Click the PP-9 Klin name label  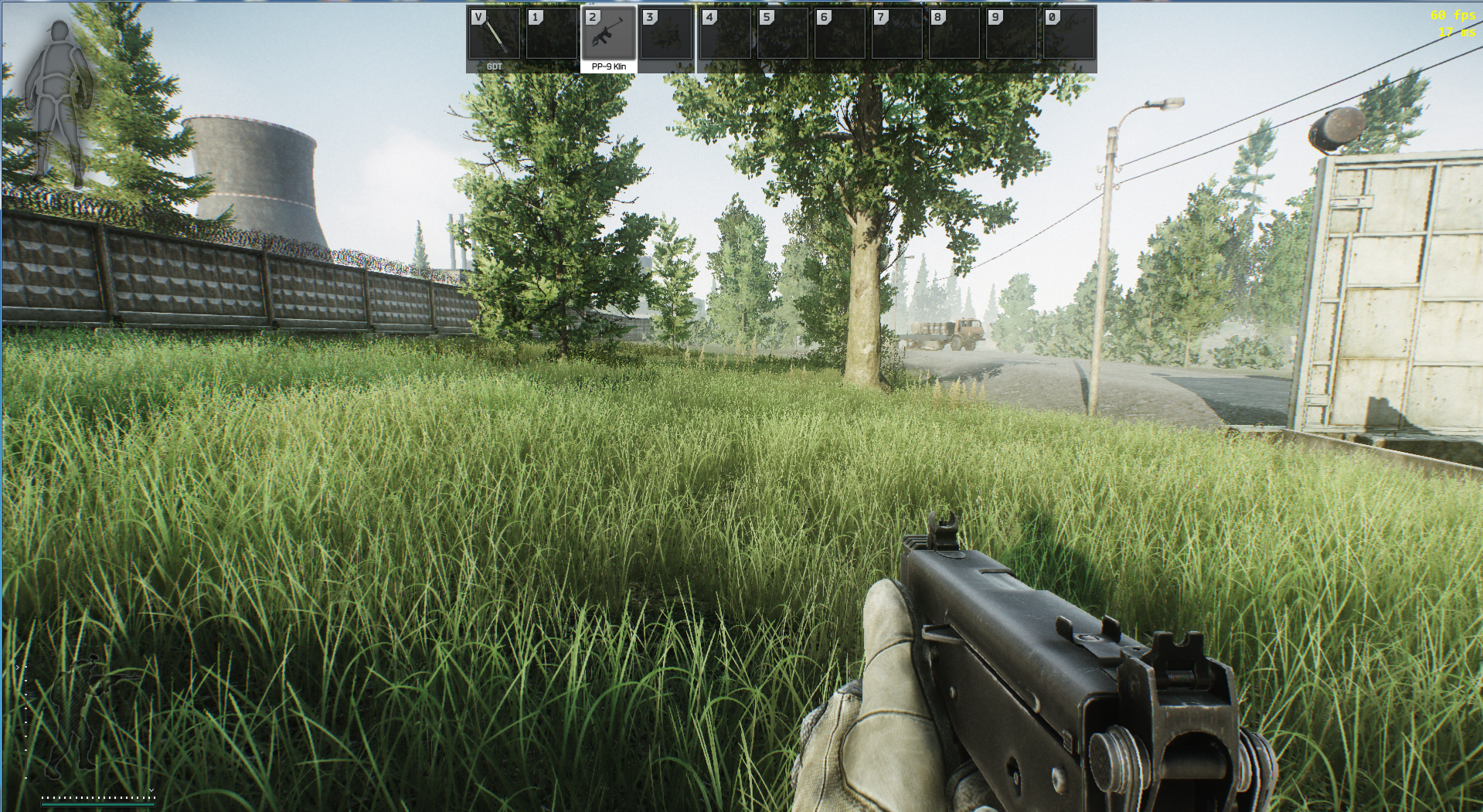point(608,67)
